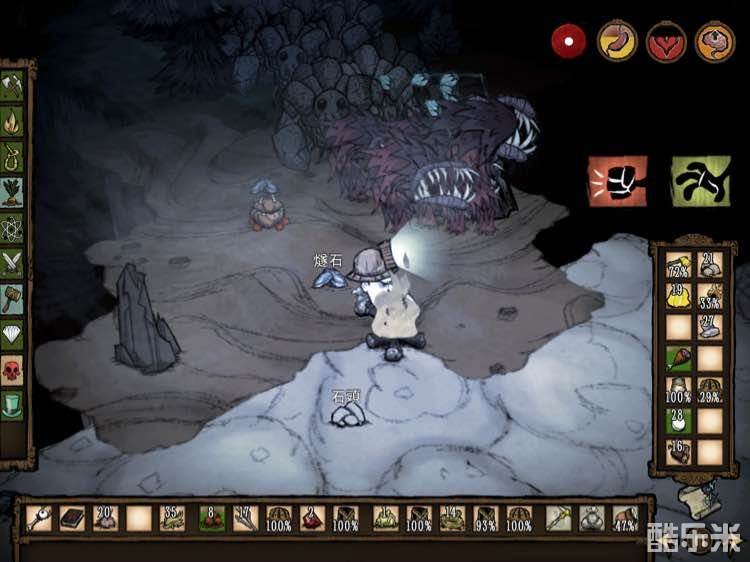Switch to the Food farming crafting tab

click(13, 192)
